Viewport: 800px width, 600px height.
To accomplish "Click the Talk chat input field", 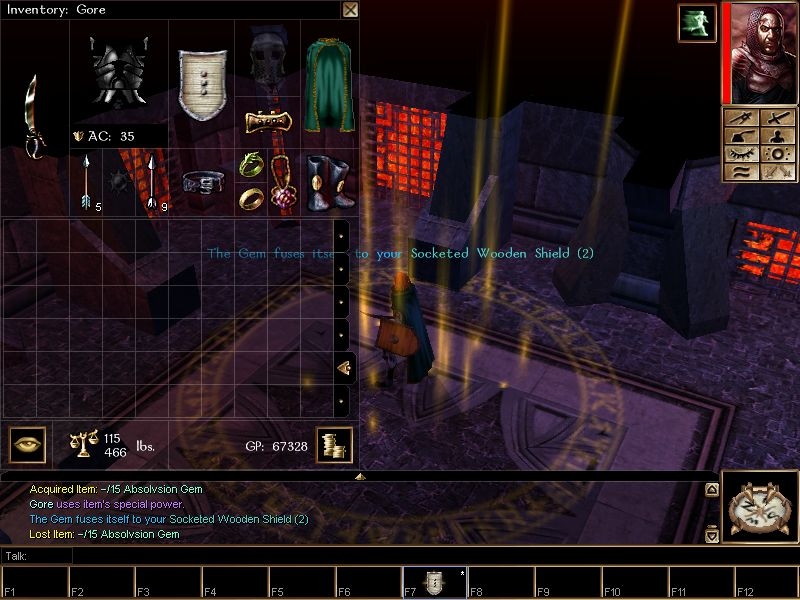I will [400, 556].
